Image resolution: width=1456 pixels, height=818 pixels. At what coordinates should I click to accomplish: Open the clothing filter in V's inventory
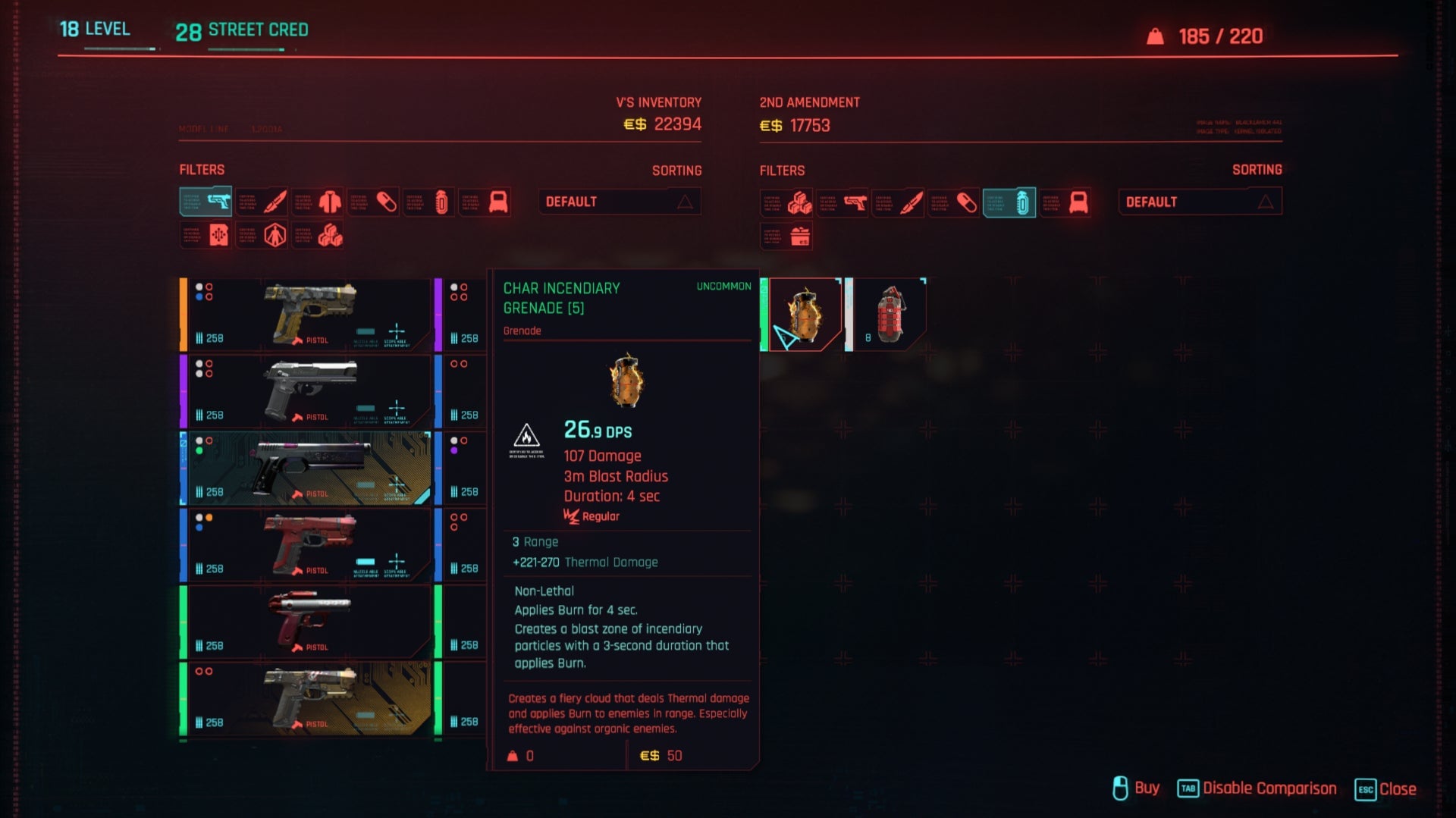click(x=318, y=202)
